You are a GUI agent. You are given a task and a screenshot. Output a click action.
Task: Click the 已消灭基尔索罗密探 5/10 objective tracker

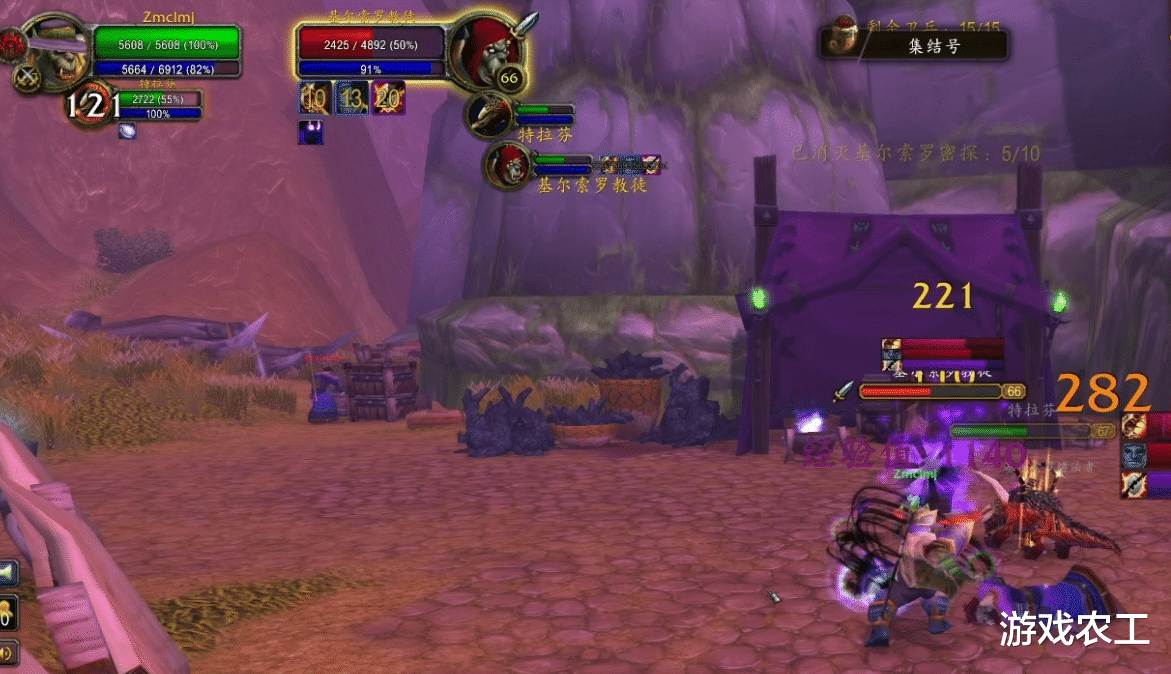914,154
